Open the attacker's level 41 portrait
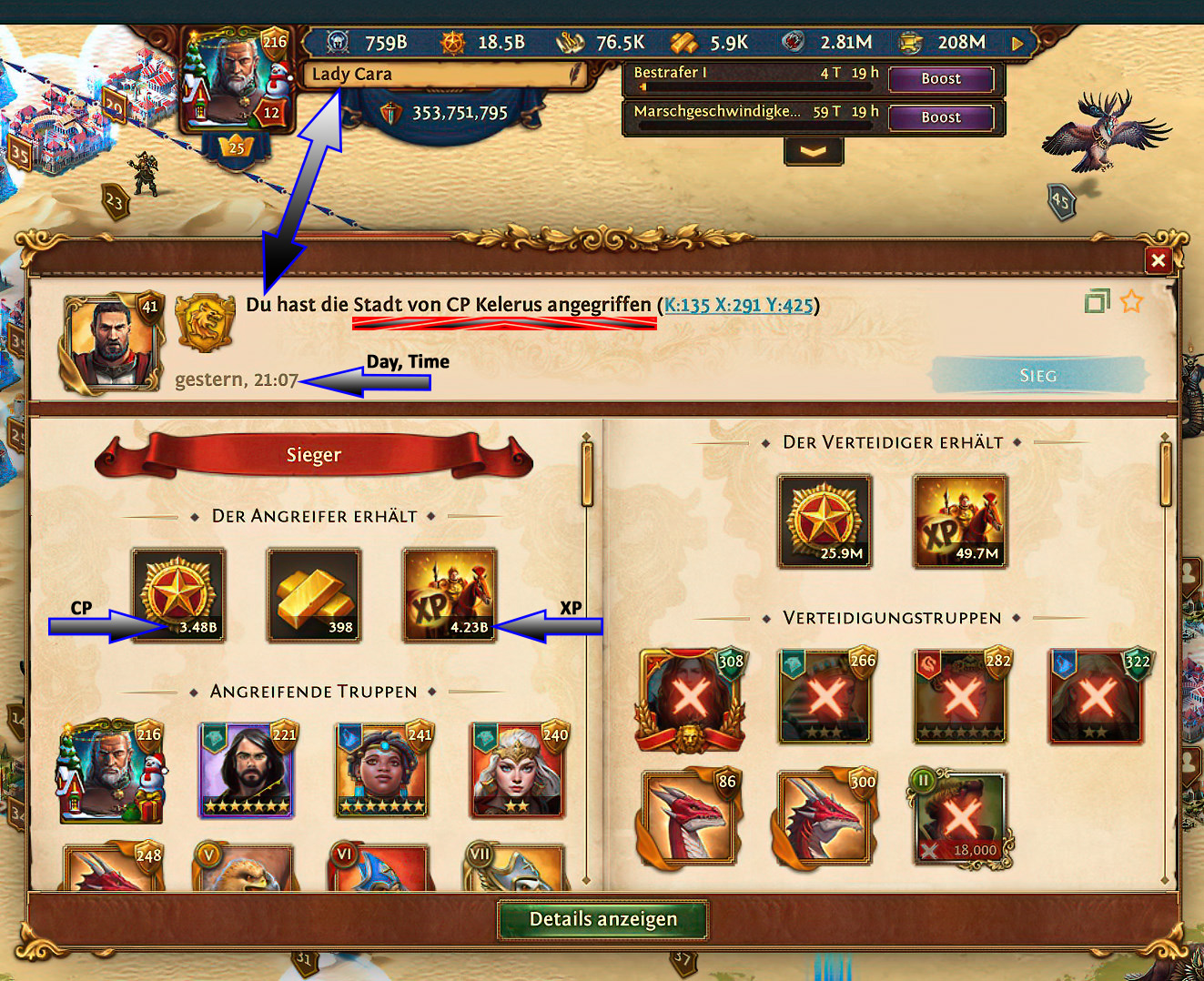 [111, 342]
